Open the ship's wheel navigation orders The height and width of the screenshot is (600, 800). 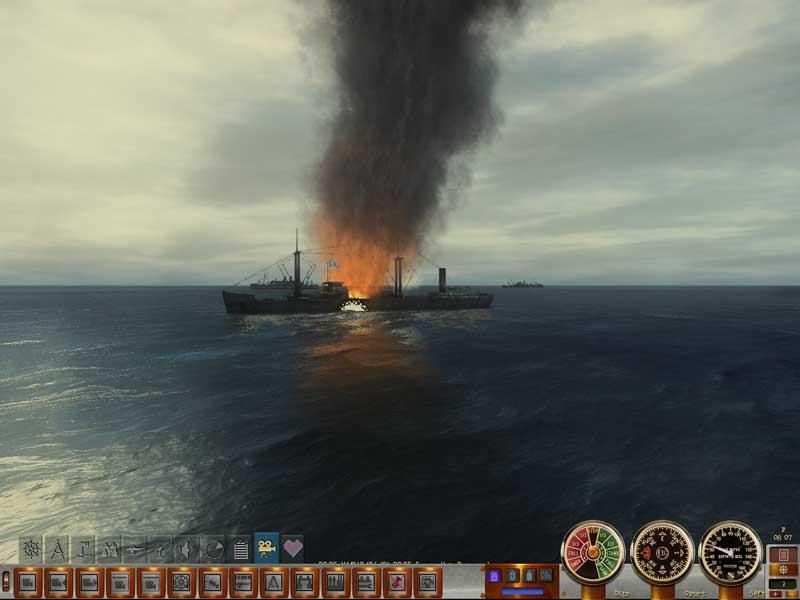31,549
